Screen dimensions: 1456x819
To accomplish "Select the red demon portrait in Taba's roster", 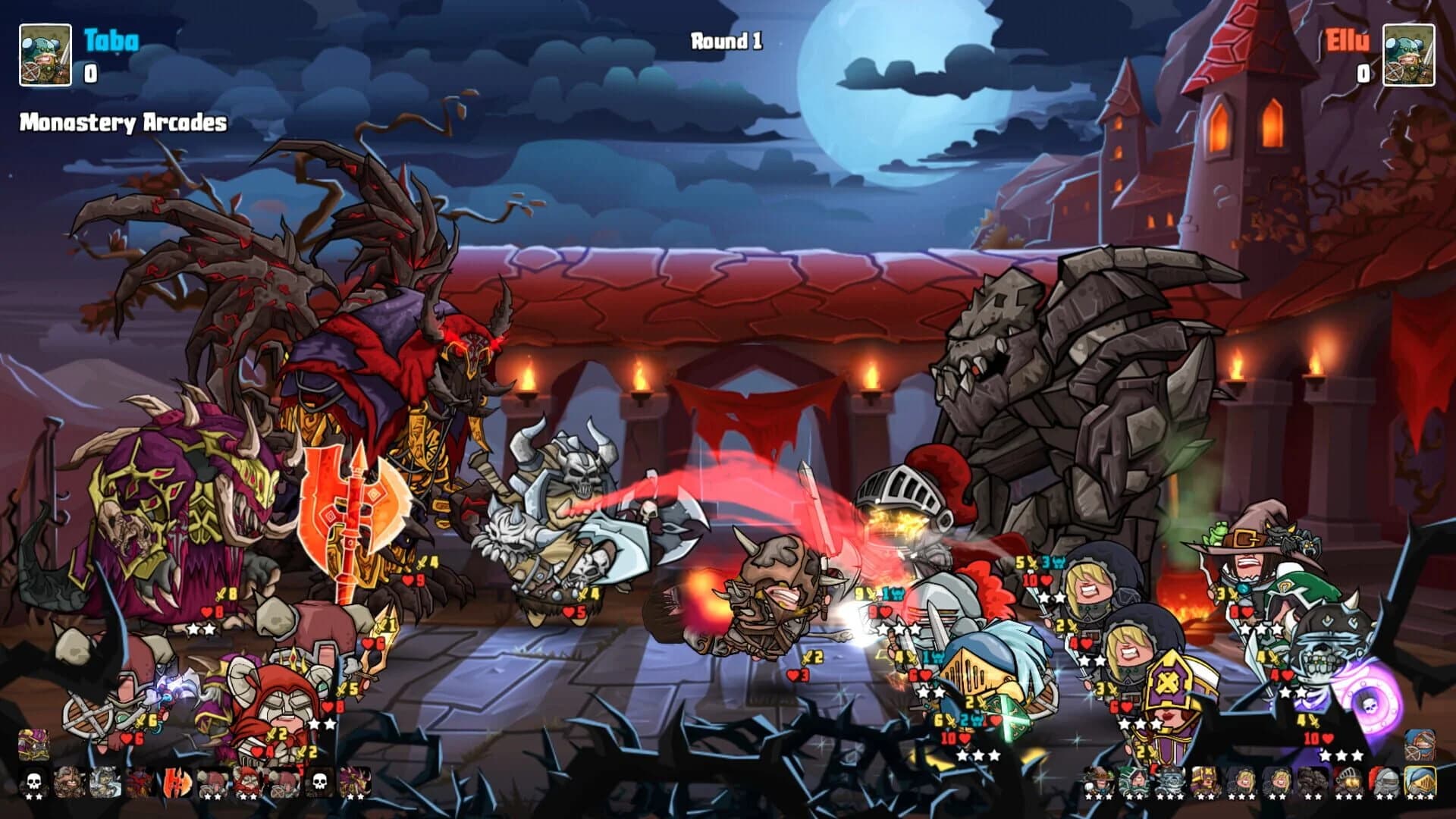I will [x=140, y=783].
